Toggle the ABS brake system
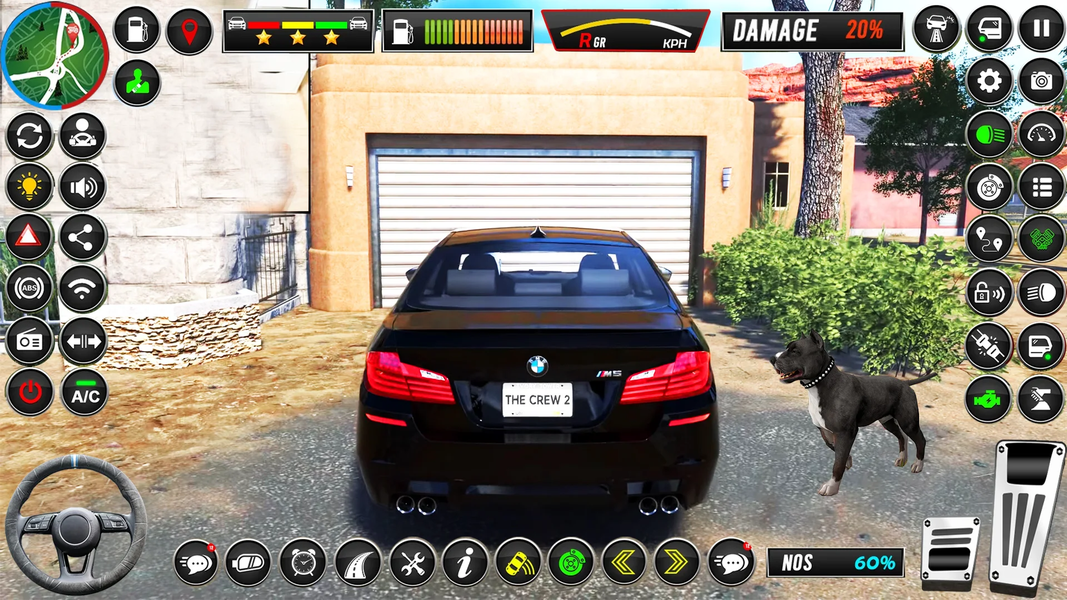Screen dimensions: 1067x600 [x=30, y=289]
